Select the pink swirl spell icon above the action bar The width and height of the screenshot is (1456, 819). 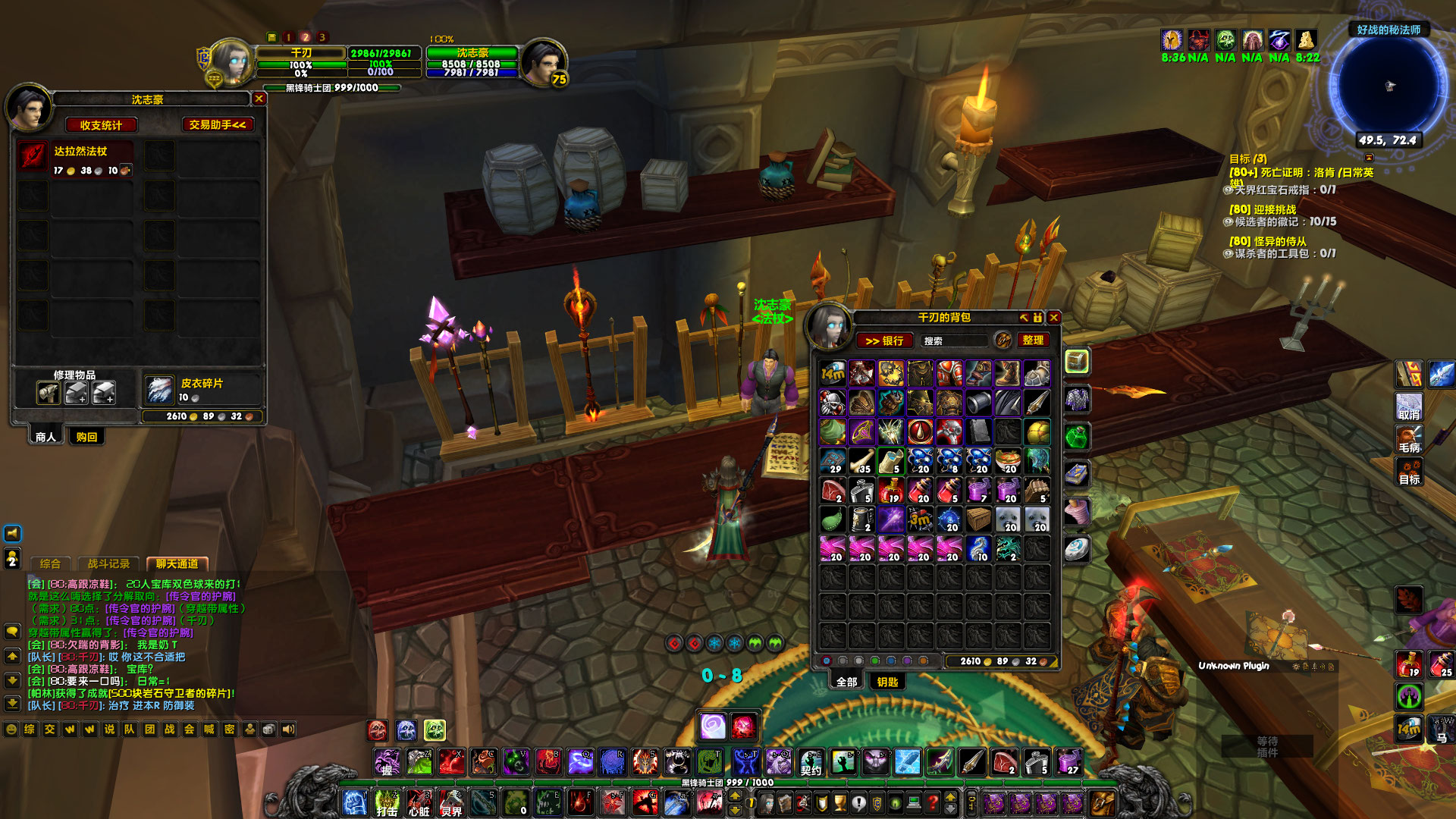pyautogui.click(x=711, y=725)
